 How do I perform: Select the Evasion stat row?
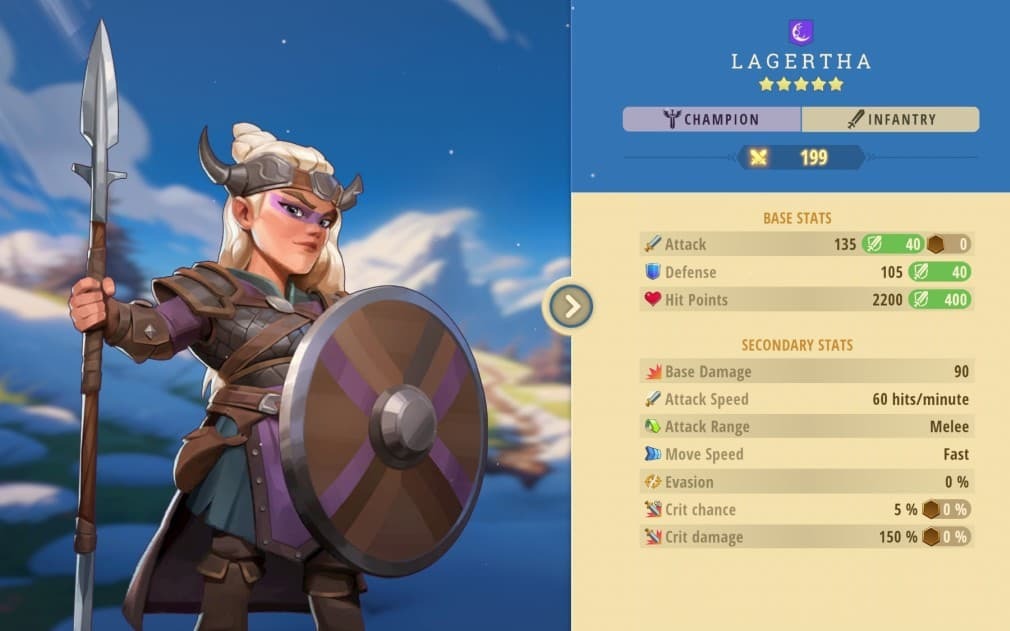point(805,482)
